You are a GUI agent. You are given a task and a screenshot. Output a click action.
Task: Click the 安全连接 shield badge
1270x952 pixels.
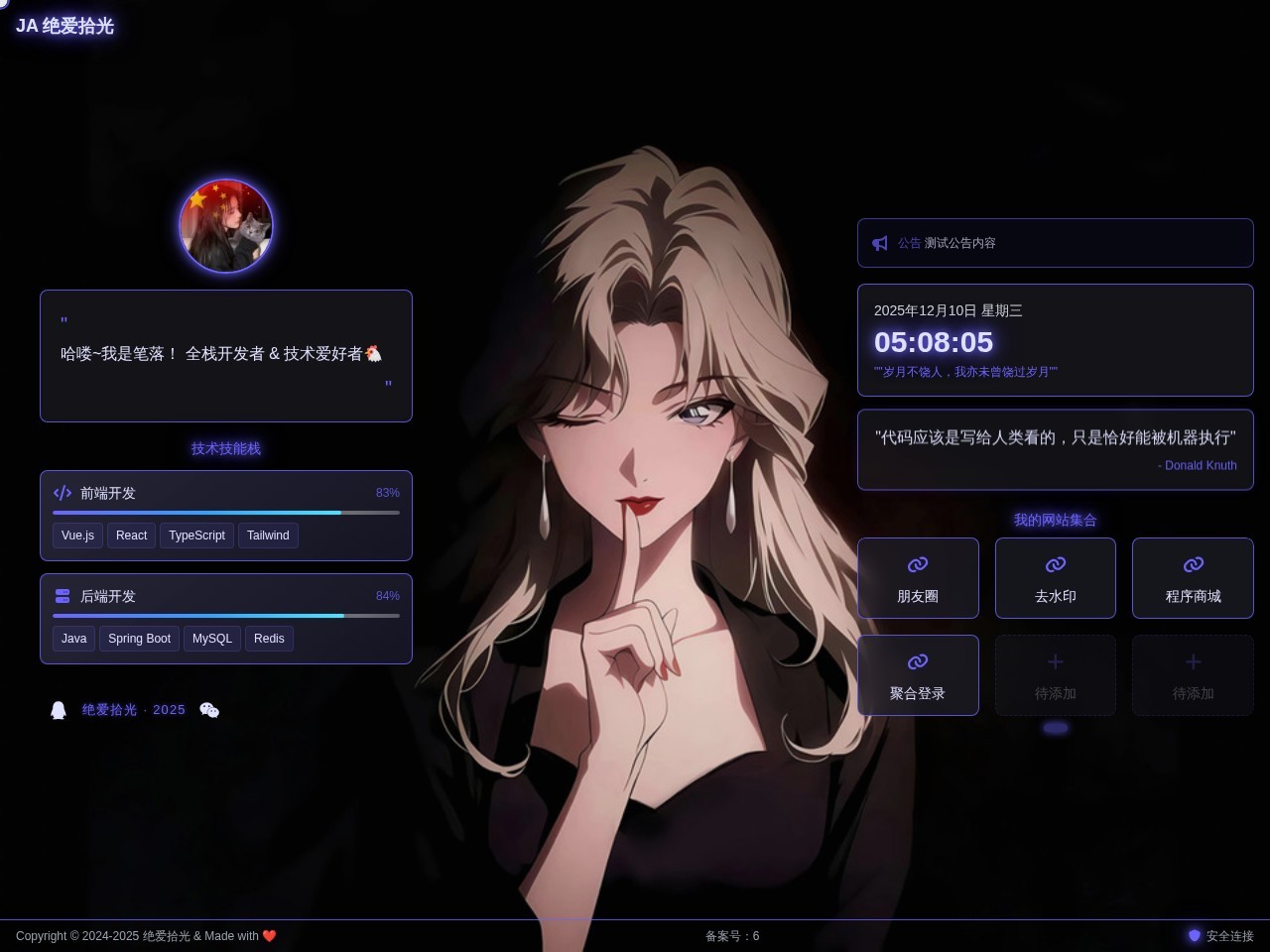coord(1221,936)
